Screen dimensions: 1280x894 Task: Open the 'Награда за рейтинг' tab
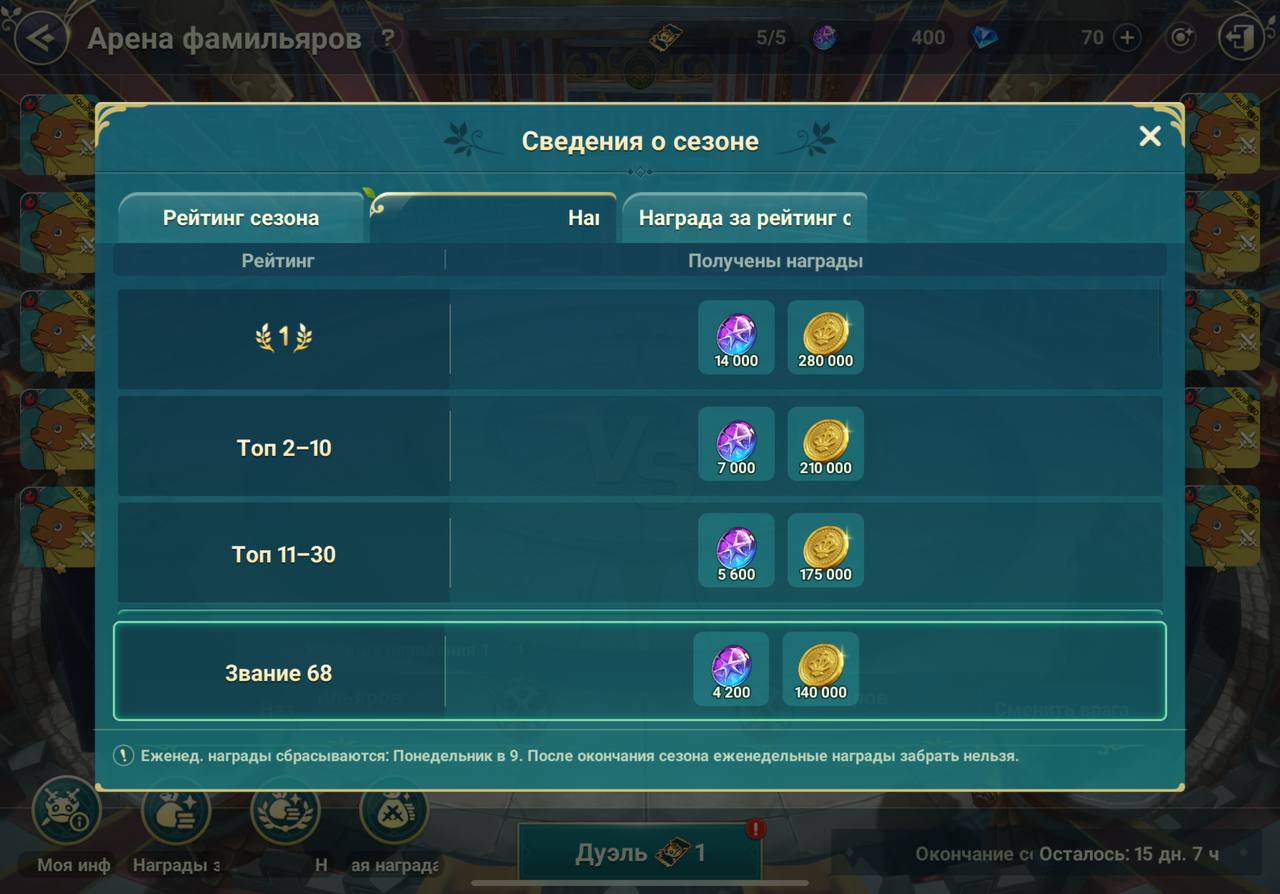tap(744, 218)
